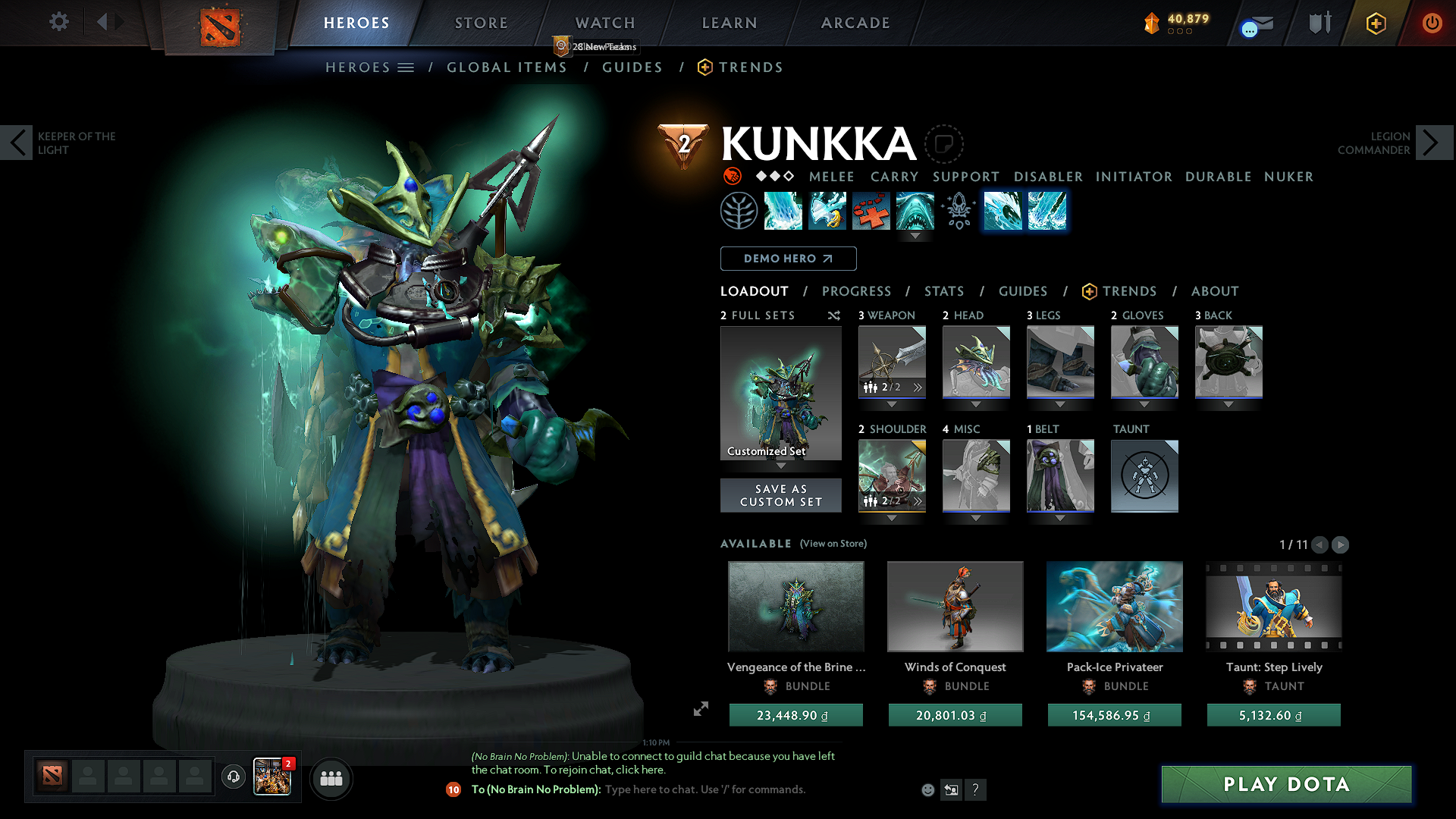Open the About tab for Kunkka

[x=1214, y=291]
